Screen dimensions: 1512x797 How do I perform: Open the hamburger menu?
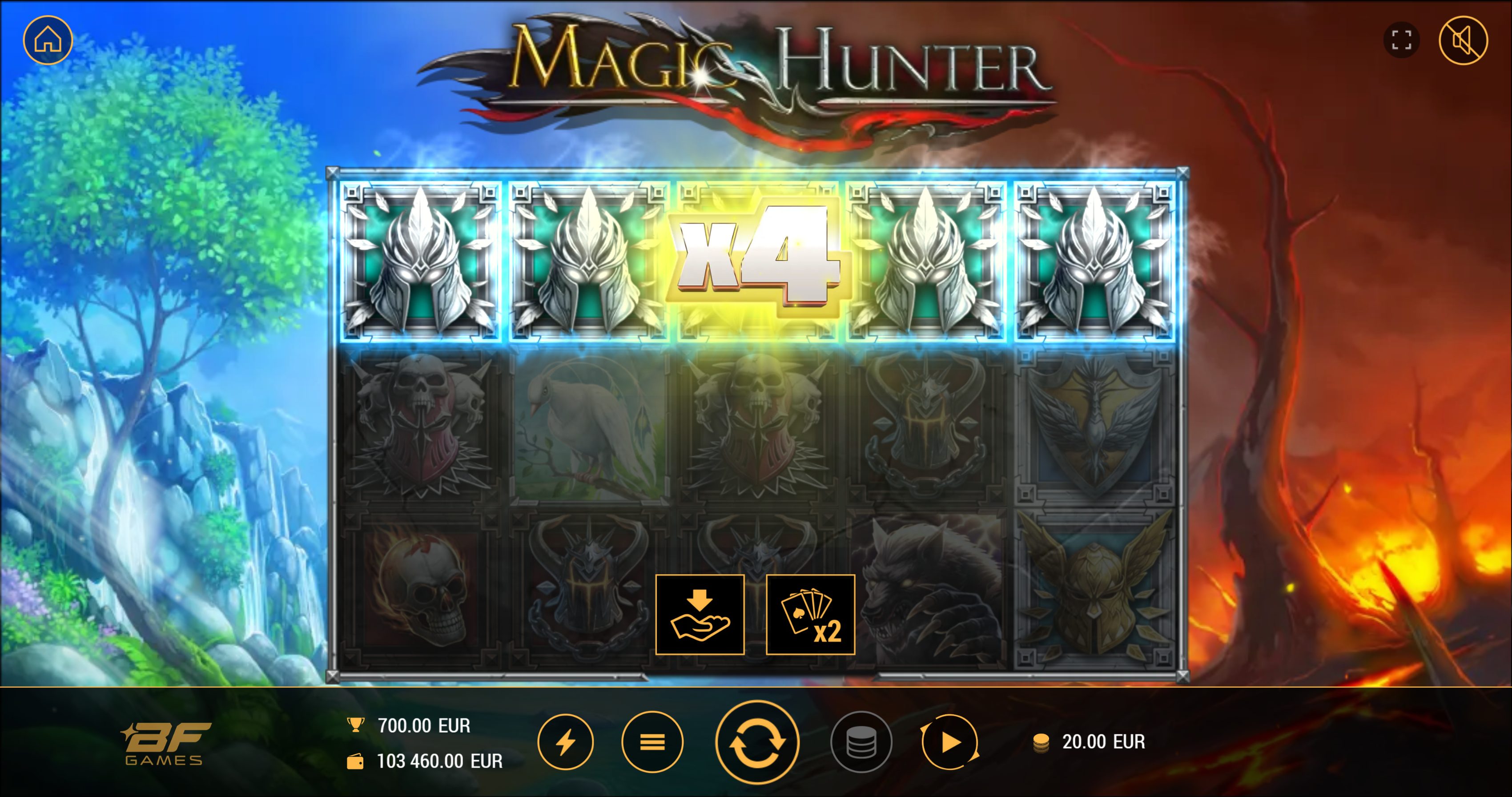click(652, 742)
